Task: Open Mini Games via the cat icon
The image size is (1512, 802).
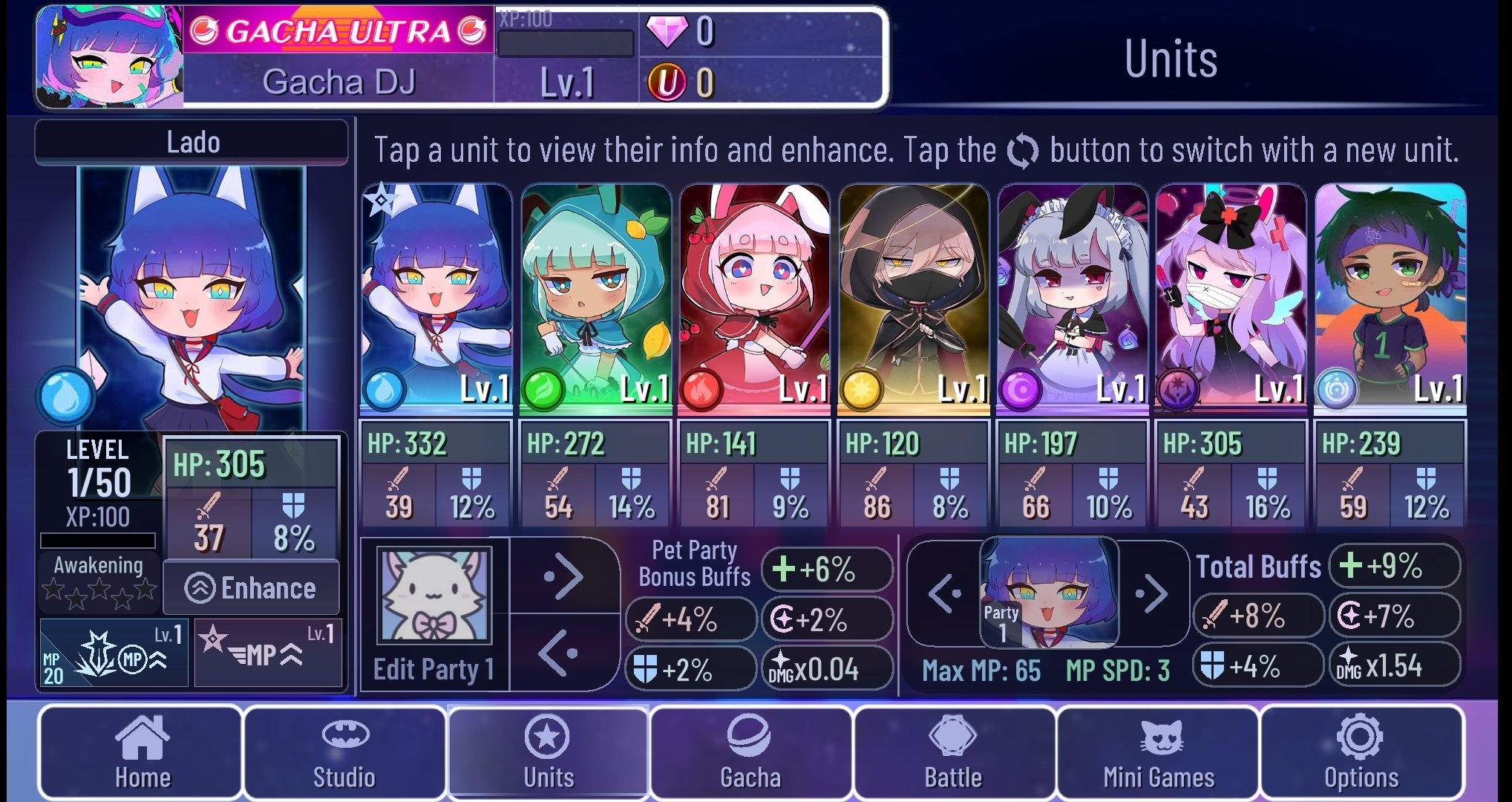Action: [1156, 753]
